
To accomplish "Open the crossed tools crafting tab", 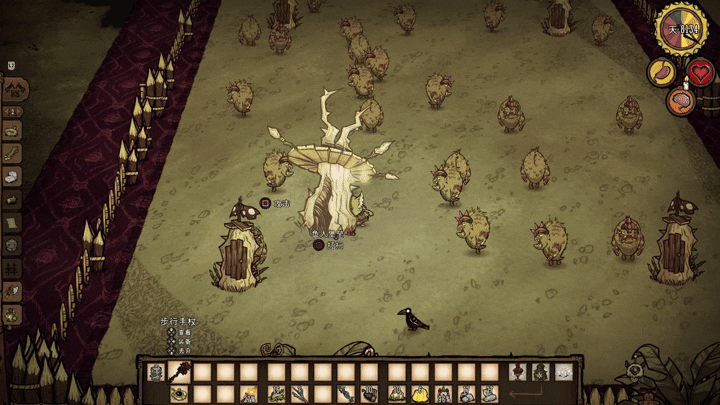I will [x=13, y=89].
